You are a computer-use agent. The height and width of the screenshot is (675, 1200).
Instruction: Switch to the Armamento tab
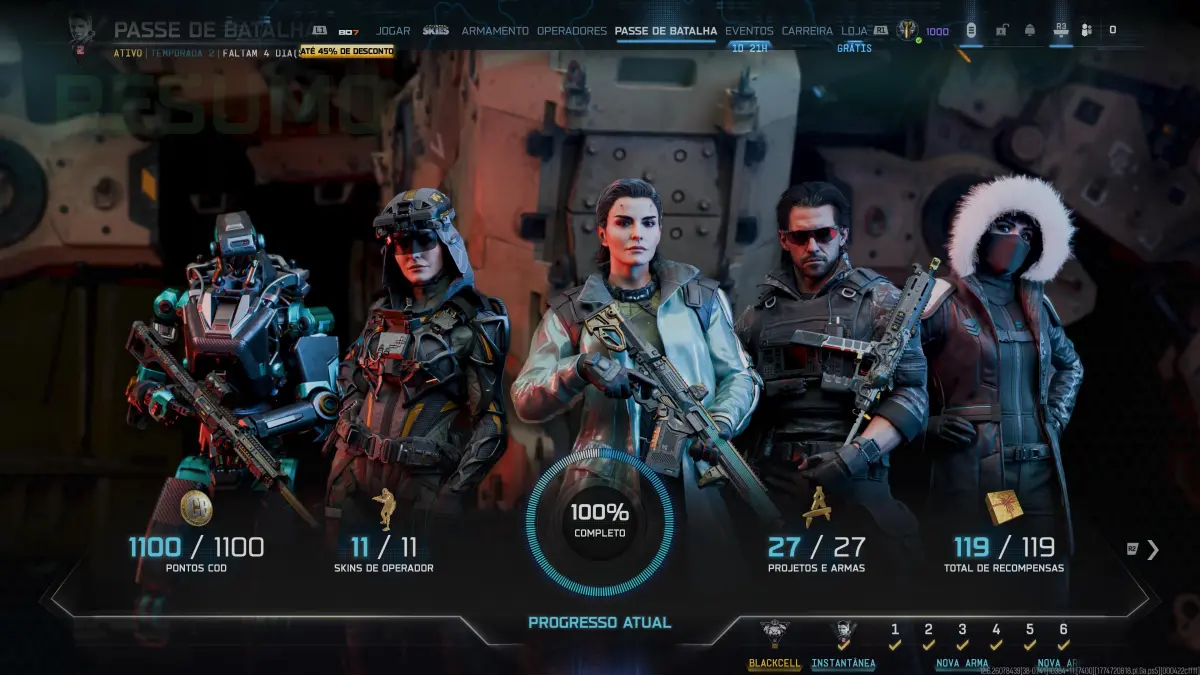[494, 31]
